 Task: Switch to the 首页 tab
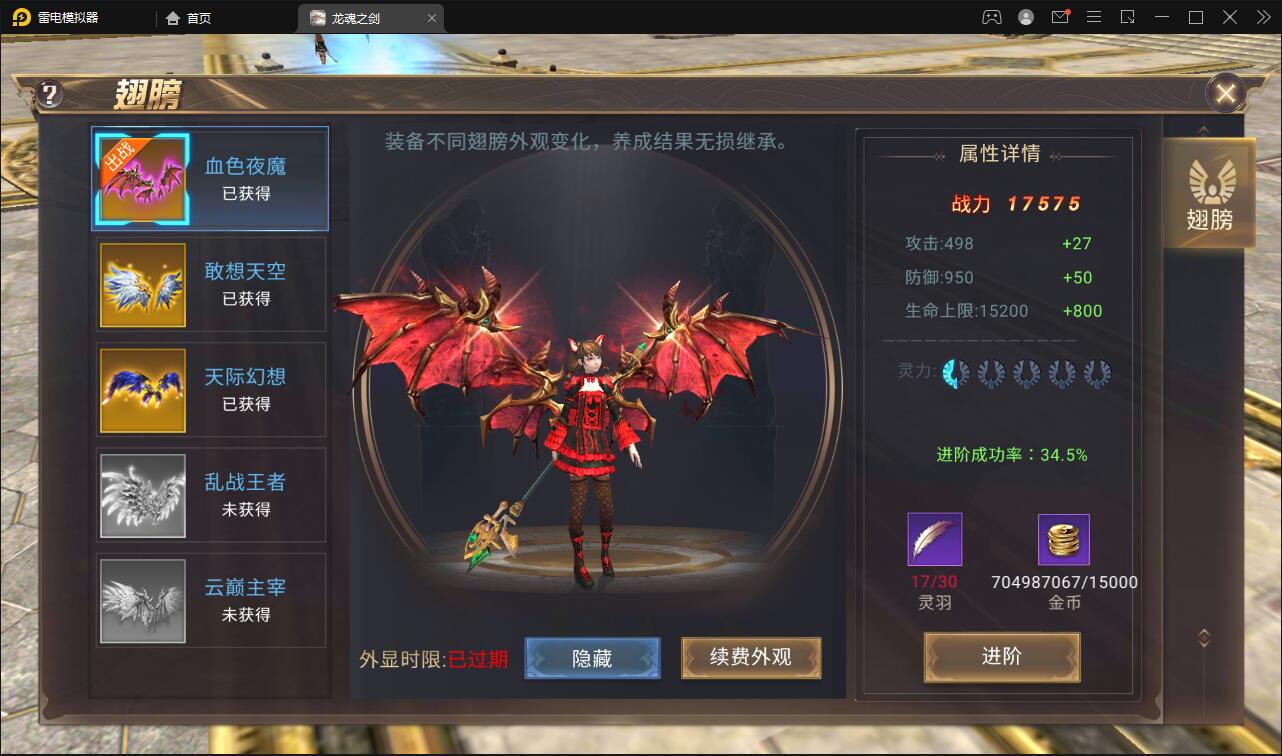[196, 17]
